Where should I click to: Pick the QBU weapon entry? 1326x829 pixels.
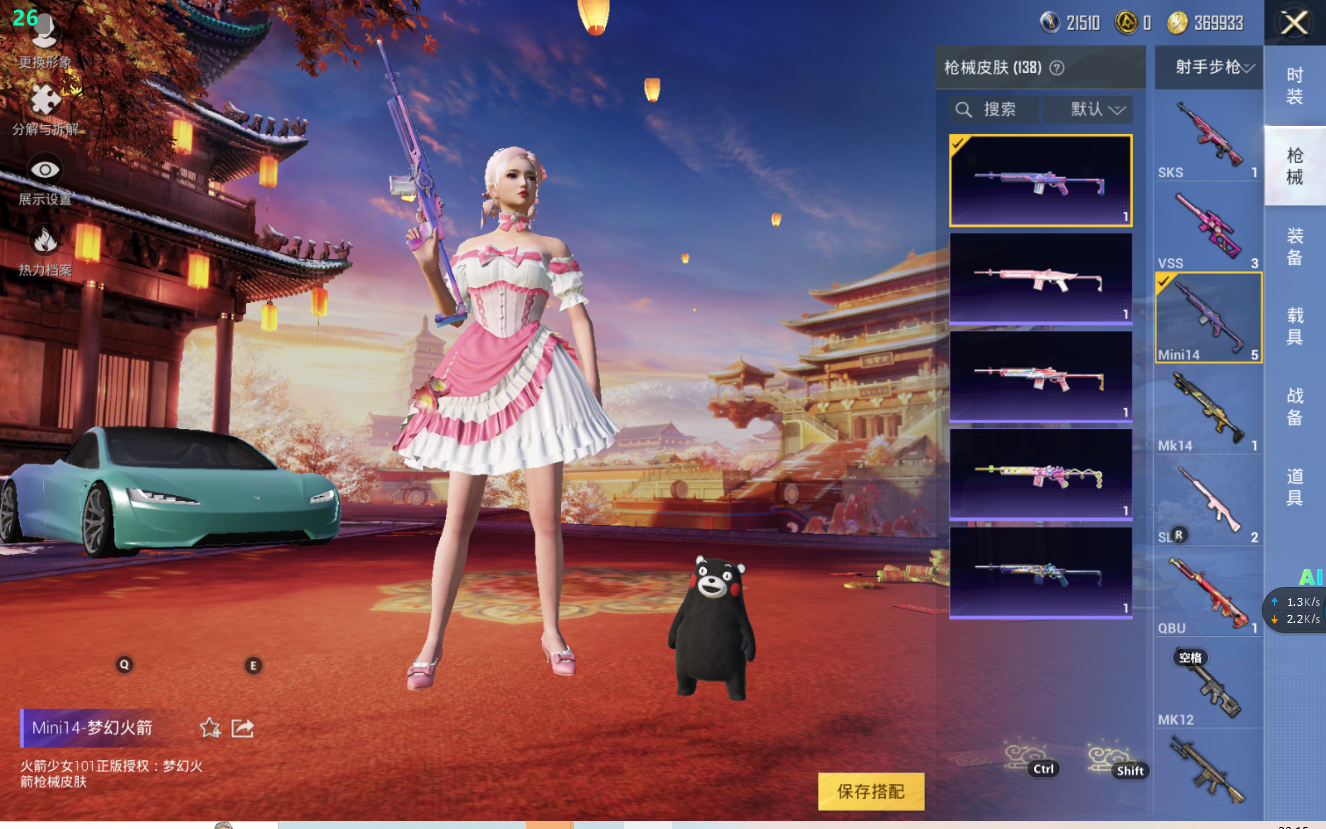click(1208, 594)
